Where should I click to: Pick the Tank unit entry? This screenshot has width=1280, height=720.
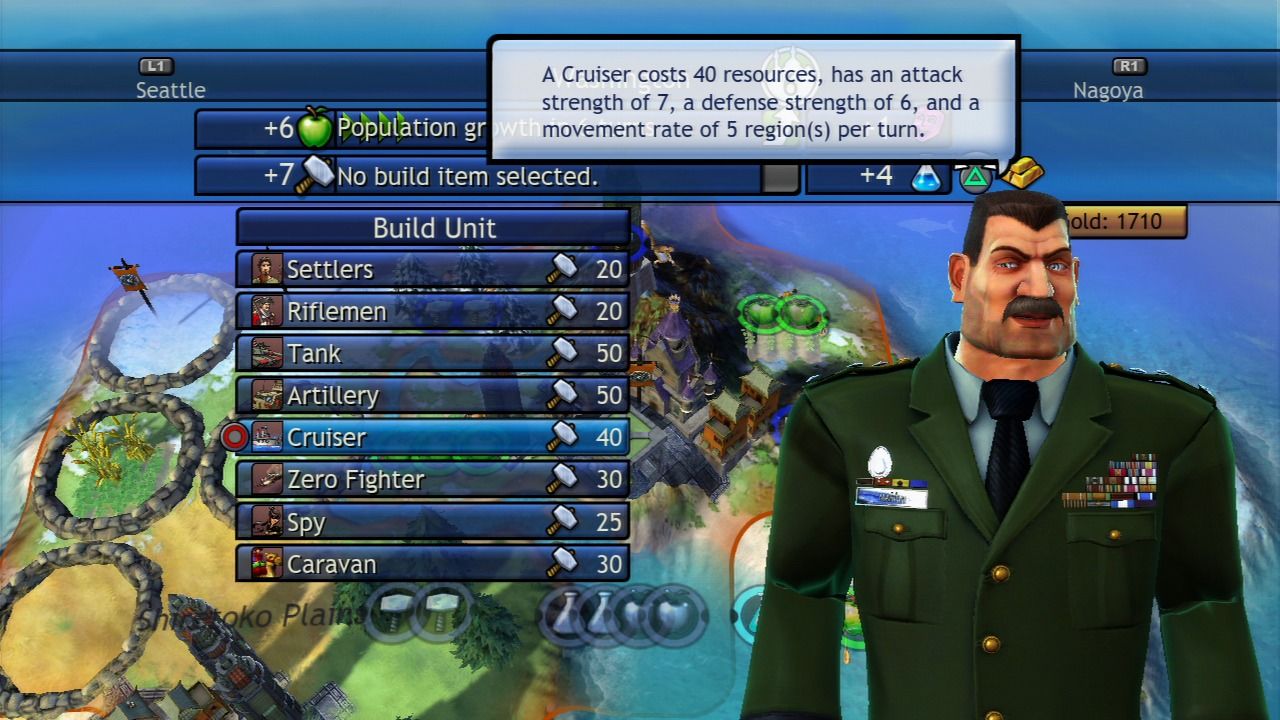click(433, 353)
